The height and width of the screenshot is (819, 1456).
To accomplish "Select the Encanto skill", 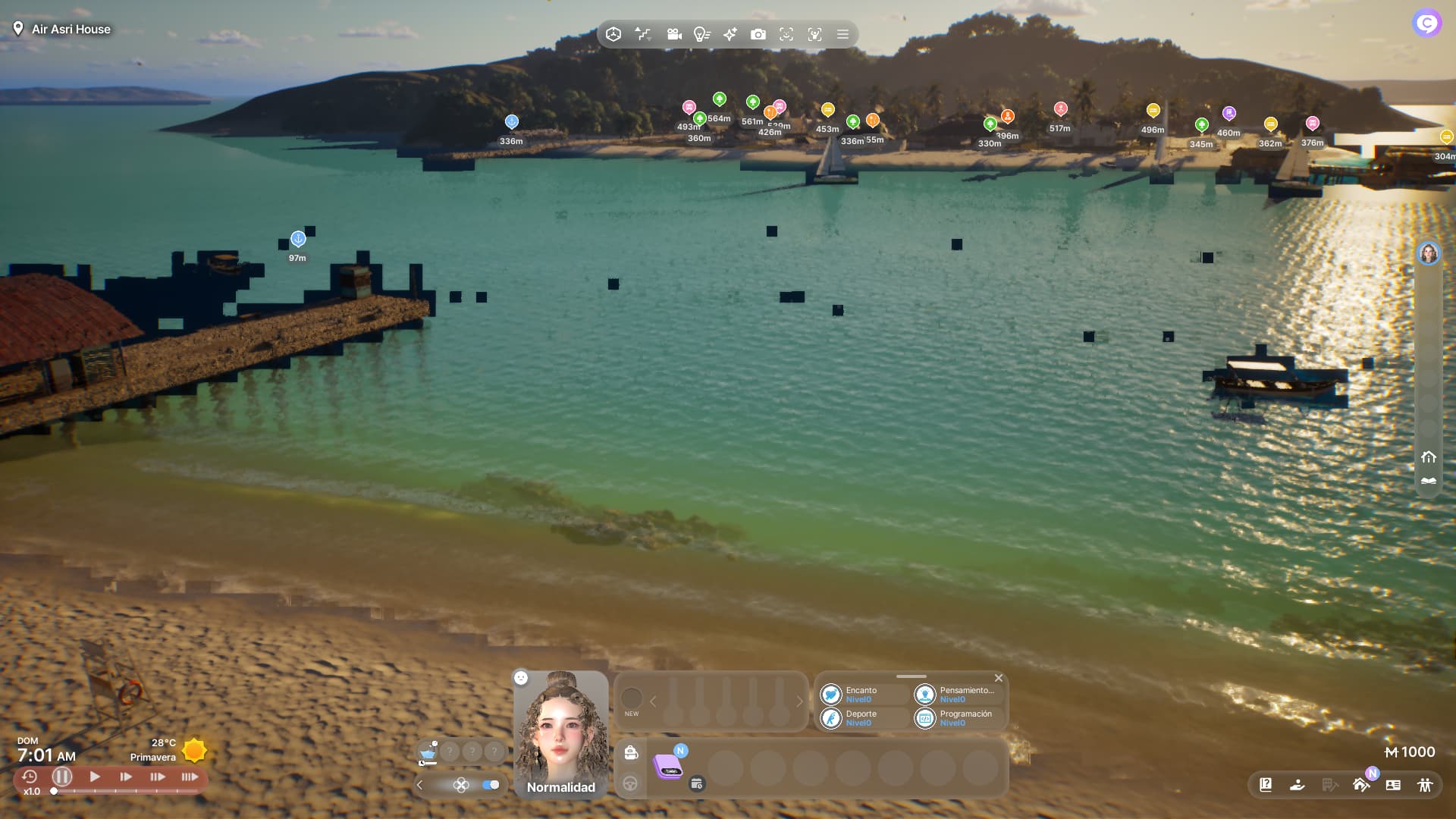I will coord(861,695).
